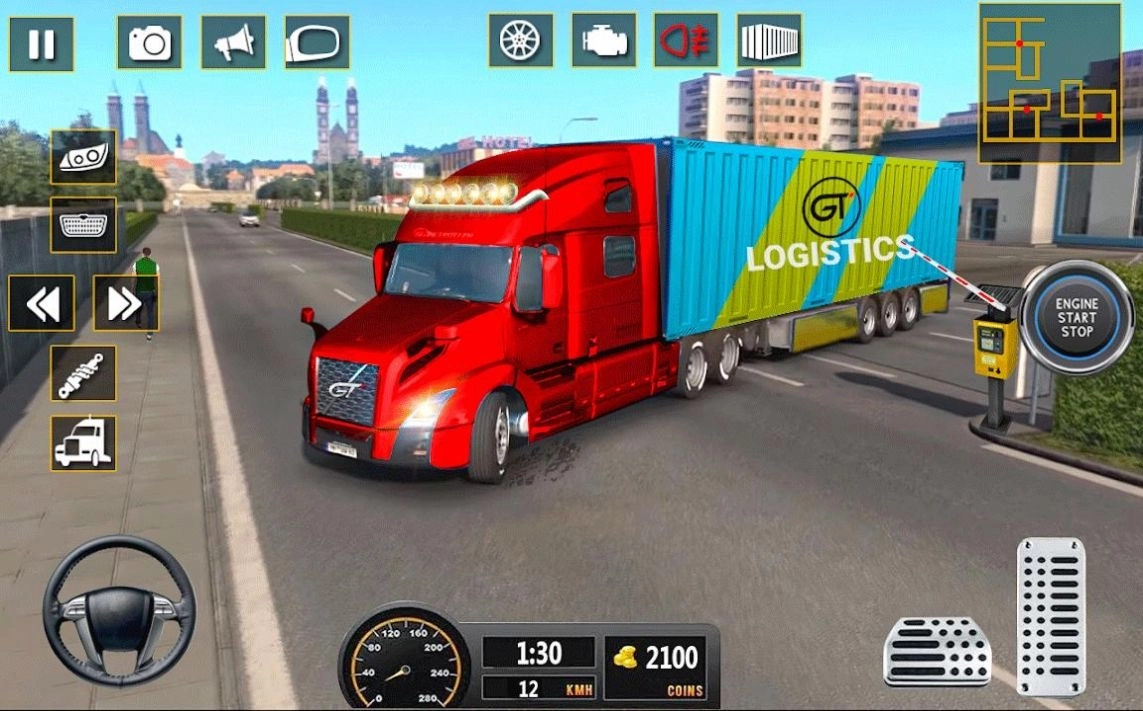Viewport: 1143px width, 711px height.
Task: Hit the Engine Start Stop button
Action: pos(1078,317)
